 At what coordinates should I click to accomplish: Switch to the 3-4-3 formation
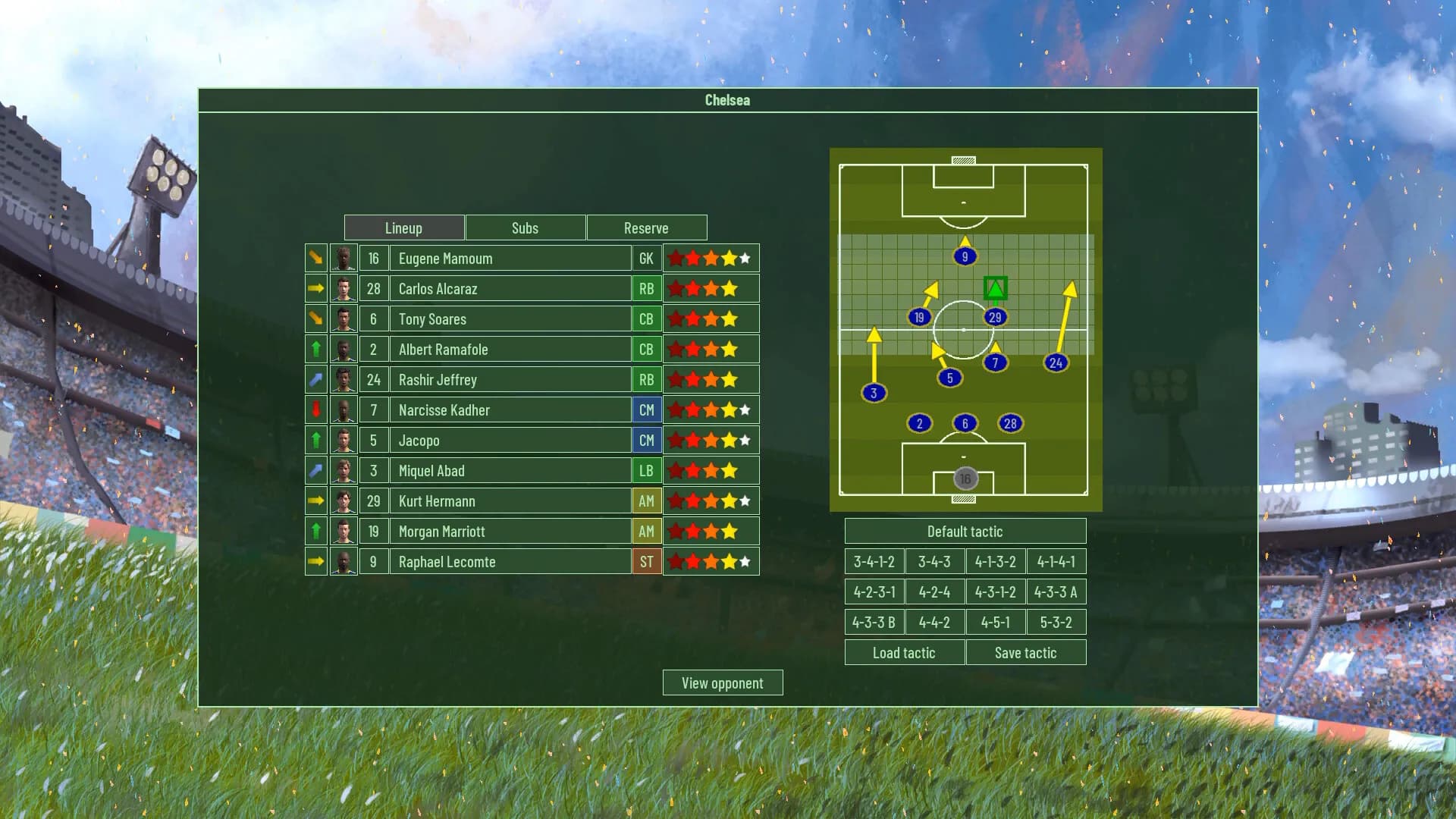click(x=934, y=561)
